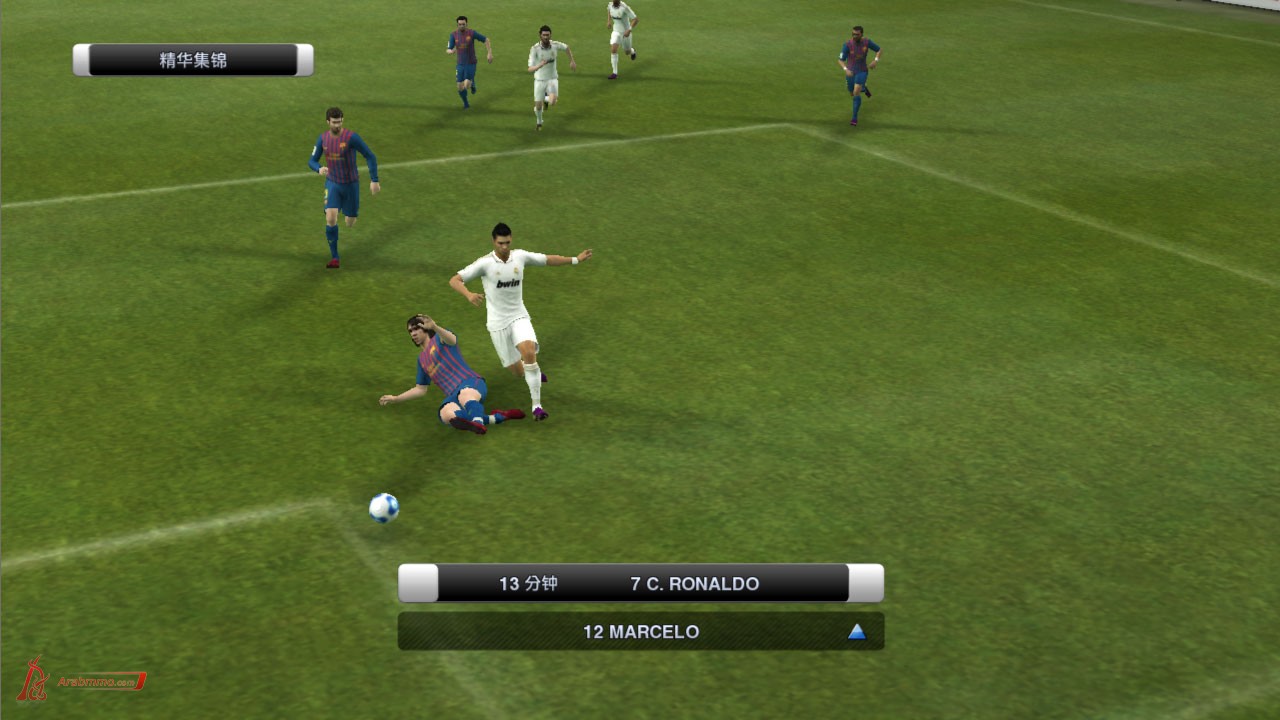Select the 精华集锦 highlights label
This screenshot has height=720, width=1280.
(193, 60)
